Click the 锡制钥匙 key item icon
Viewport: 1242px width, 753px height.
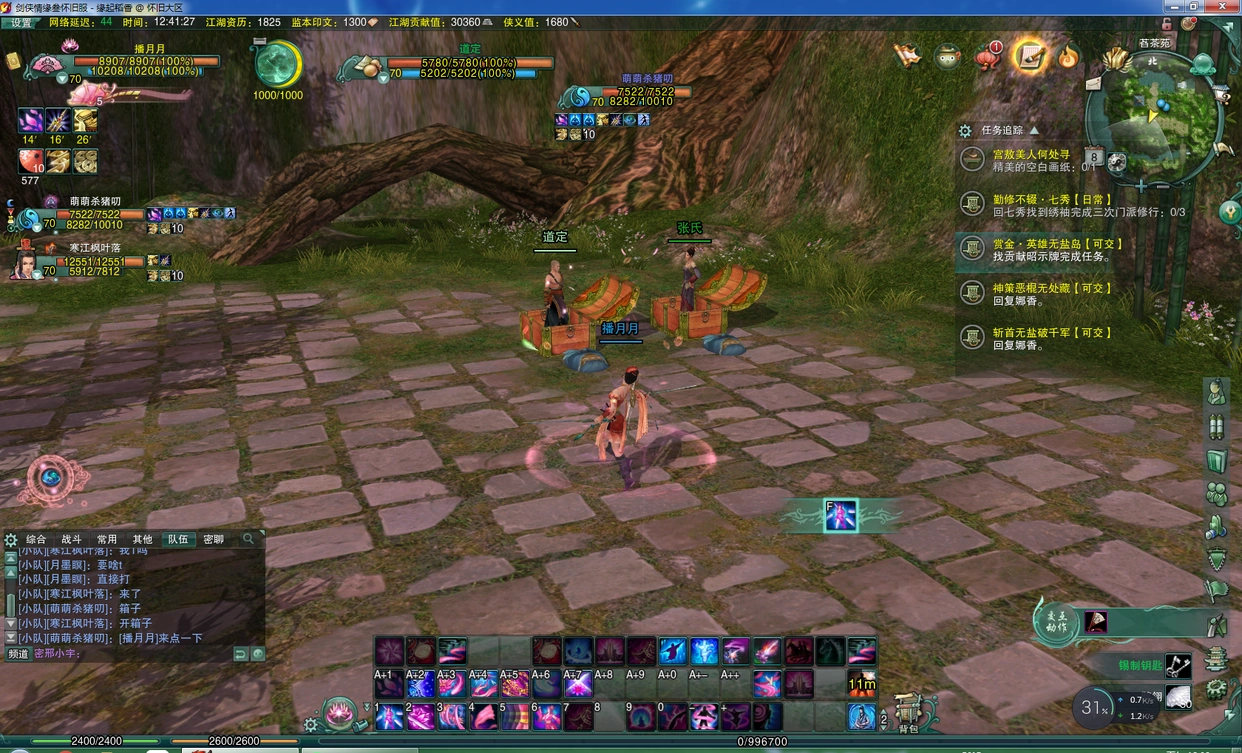tap(1179, 665)
